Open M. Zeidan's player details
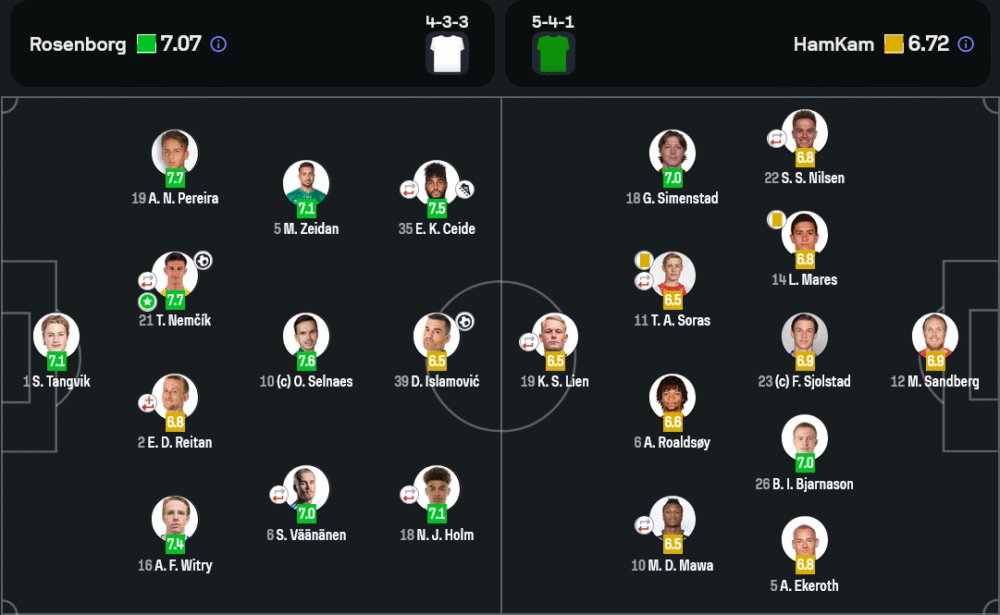1000x615 pixels. coord(306,184)
